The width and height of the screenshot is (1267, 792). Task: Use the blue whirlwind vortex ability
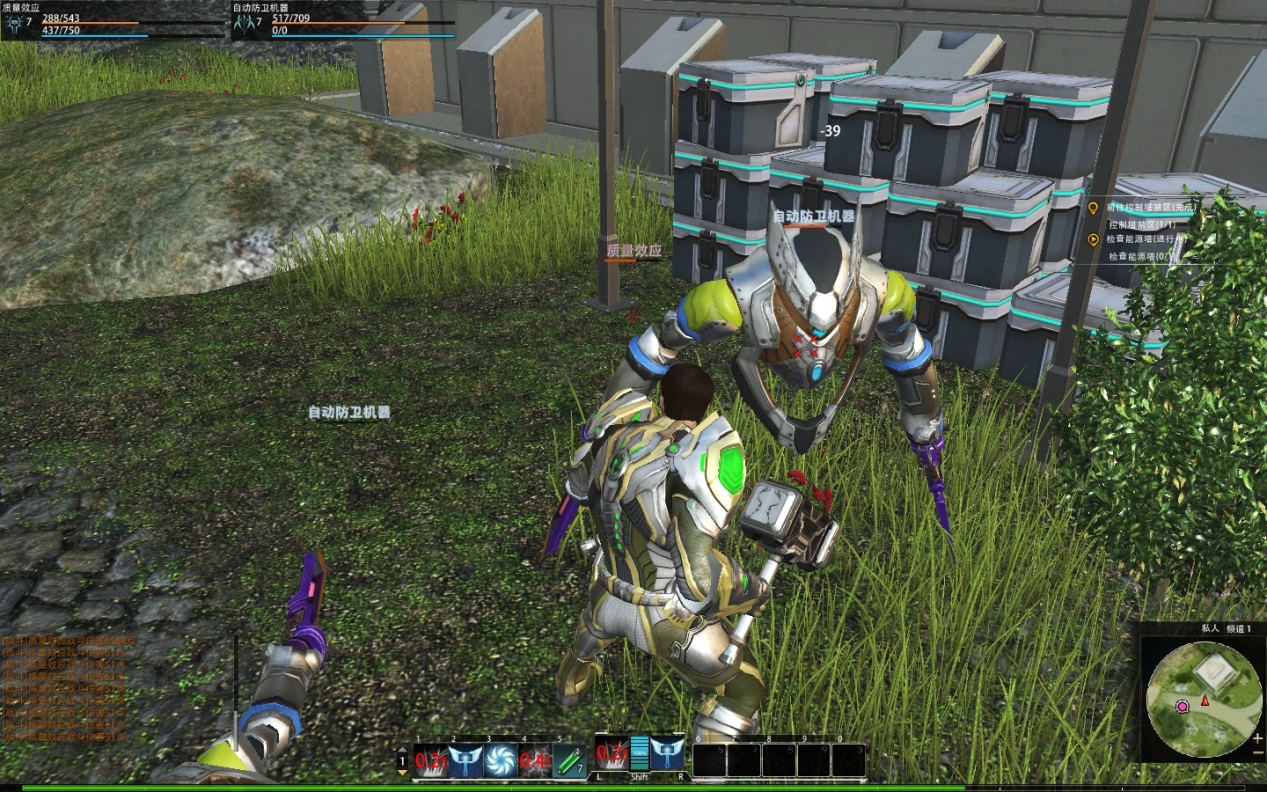(499, 760)
